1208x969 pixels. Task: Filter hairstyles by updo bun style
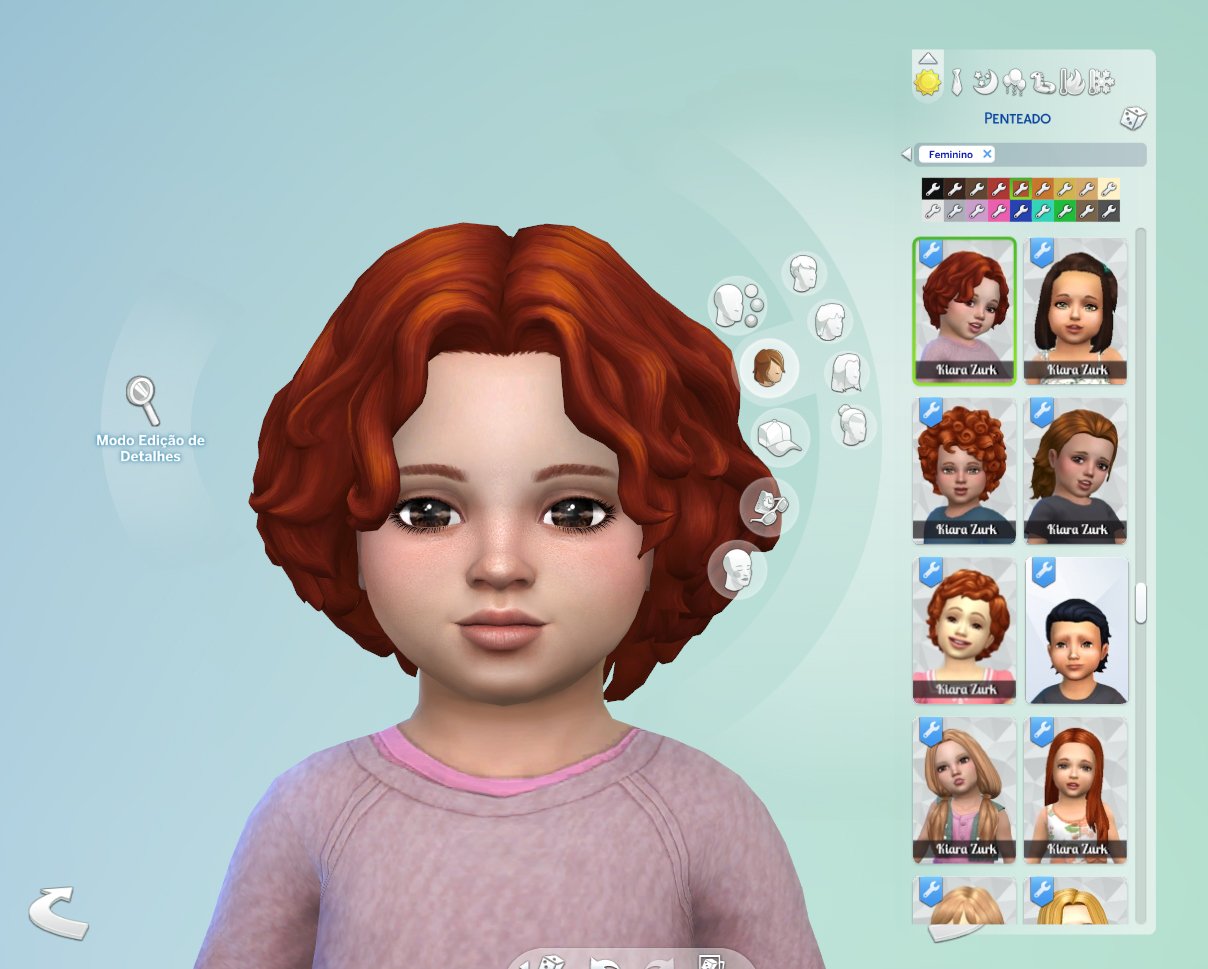(854, 425)
